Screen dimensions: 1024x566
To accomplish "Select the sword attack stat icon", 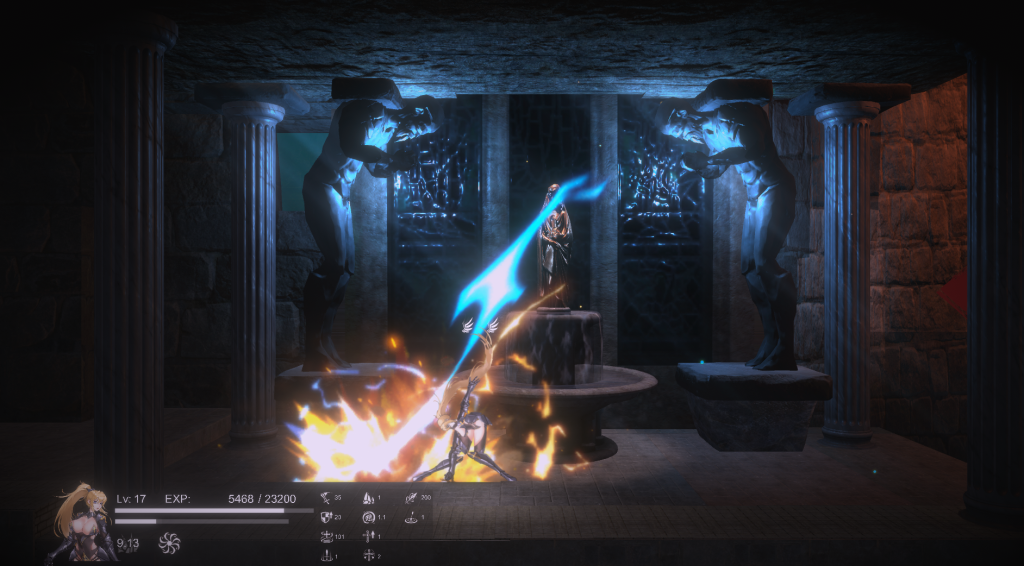I will tap(325, 497).
